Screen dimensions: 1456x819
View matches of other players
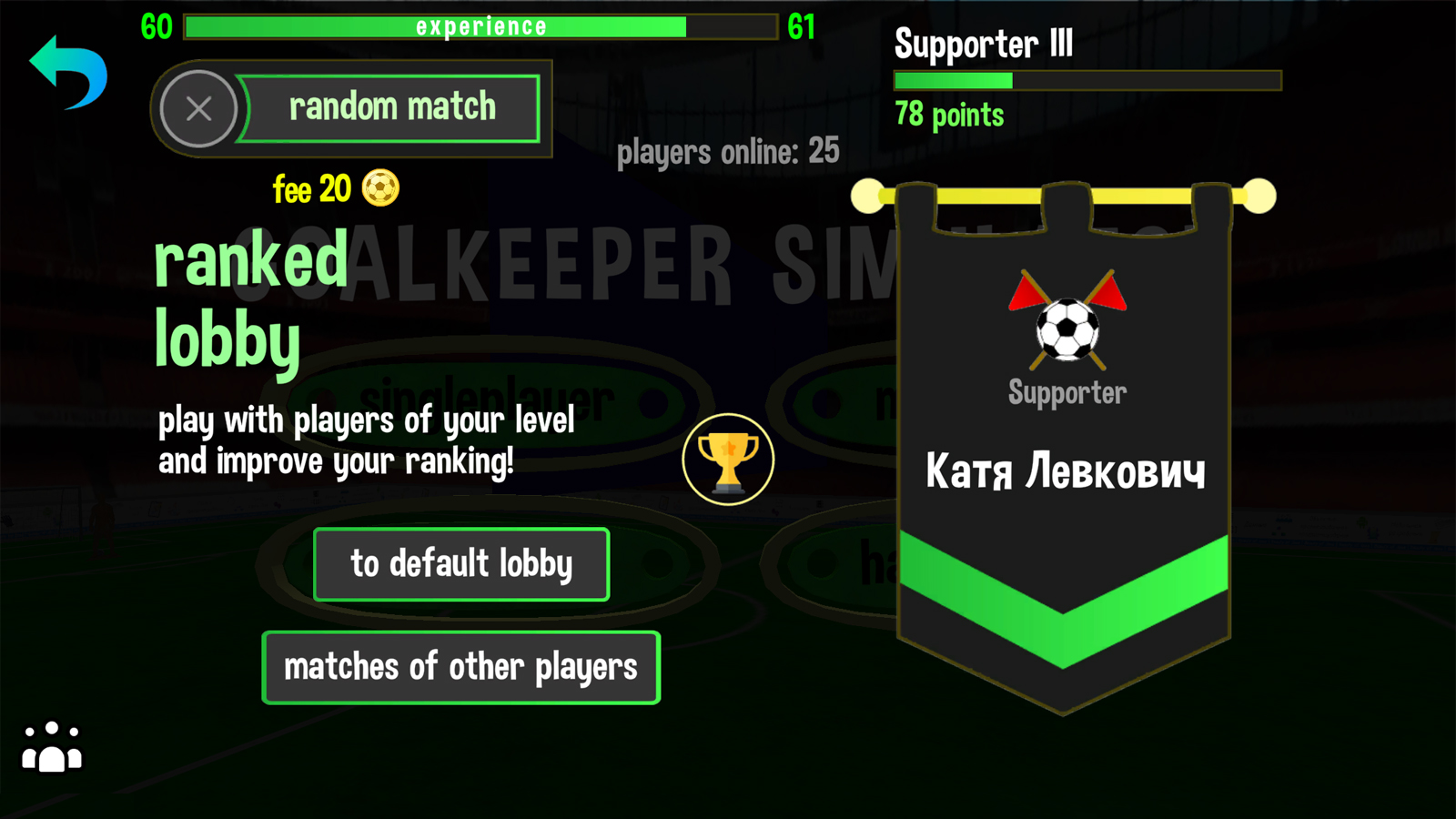tap(460, 667)
